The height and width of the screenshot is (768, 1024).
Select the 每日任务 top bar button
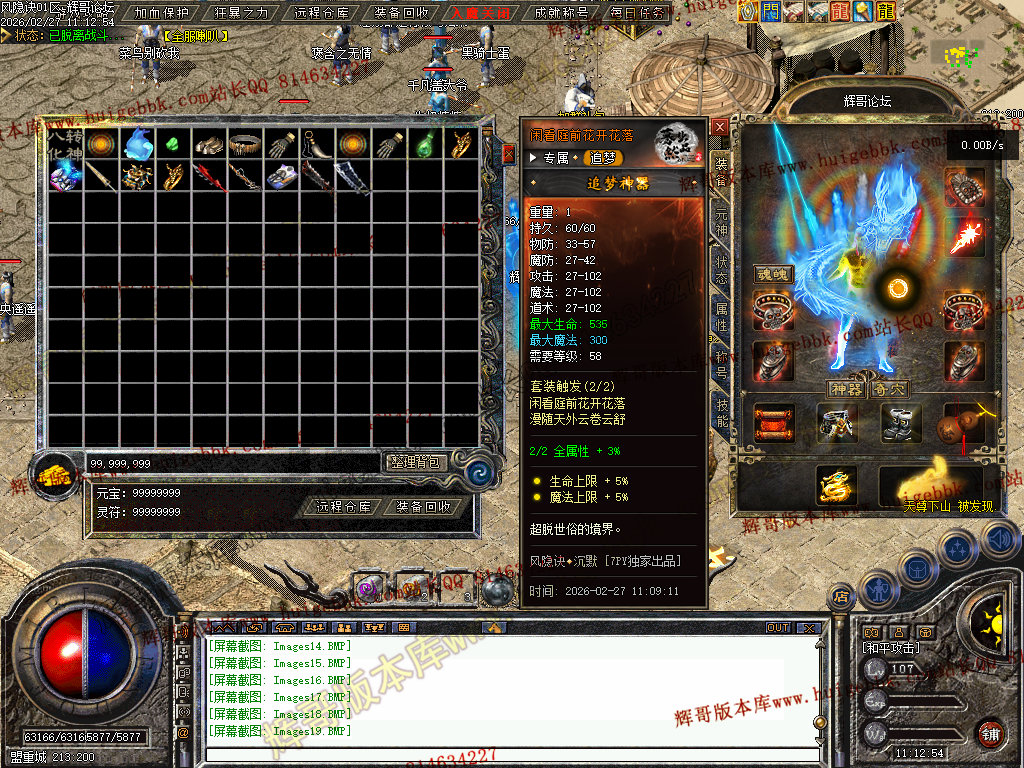tap(638, 13)
